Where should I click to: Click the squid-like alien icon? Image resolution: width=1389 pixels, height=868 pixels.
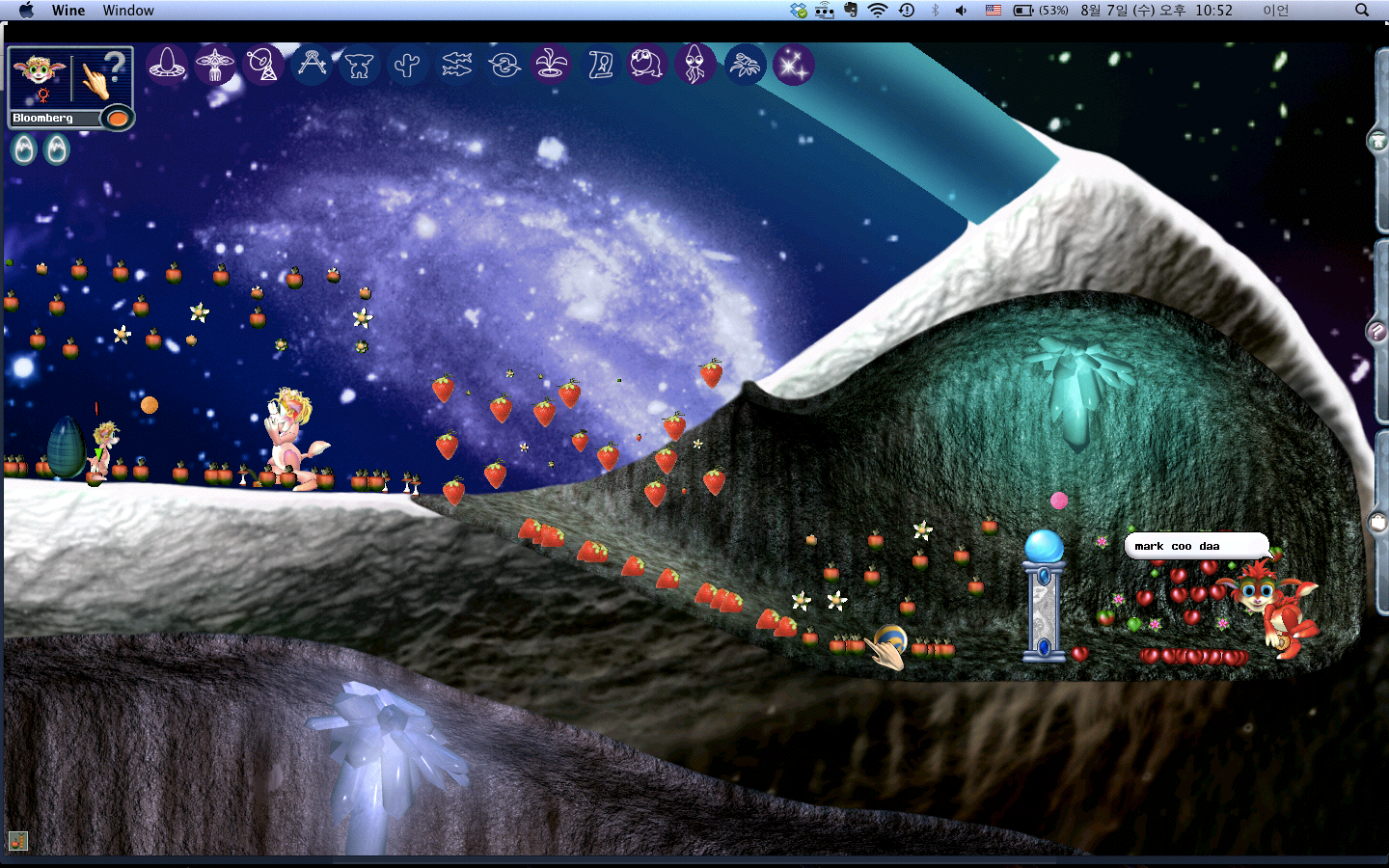pos(695,65)
